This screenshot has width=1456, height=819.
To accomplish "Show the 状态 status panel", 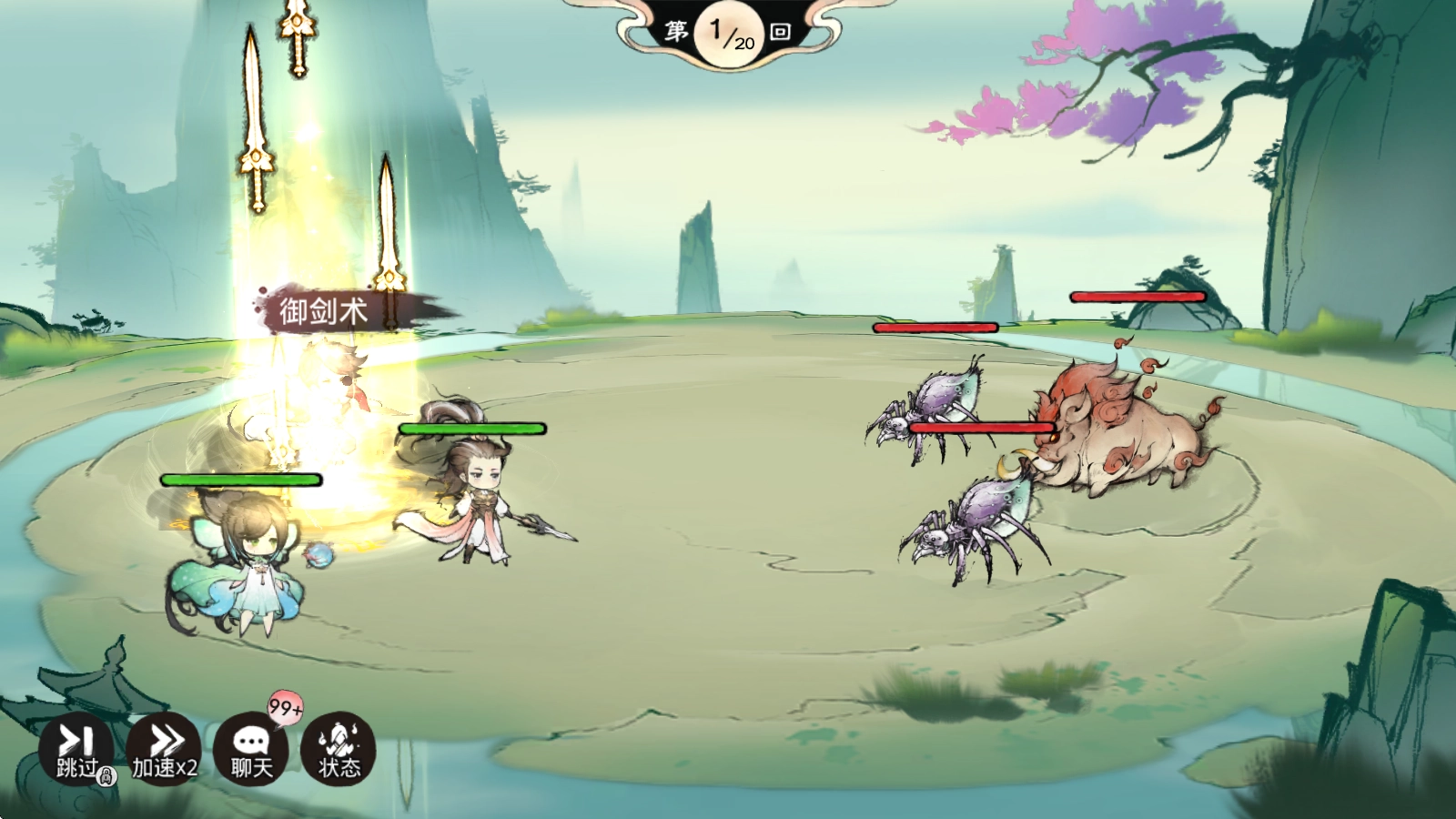I will 339,749.
